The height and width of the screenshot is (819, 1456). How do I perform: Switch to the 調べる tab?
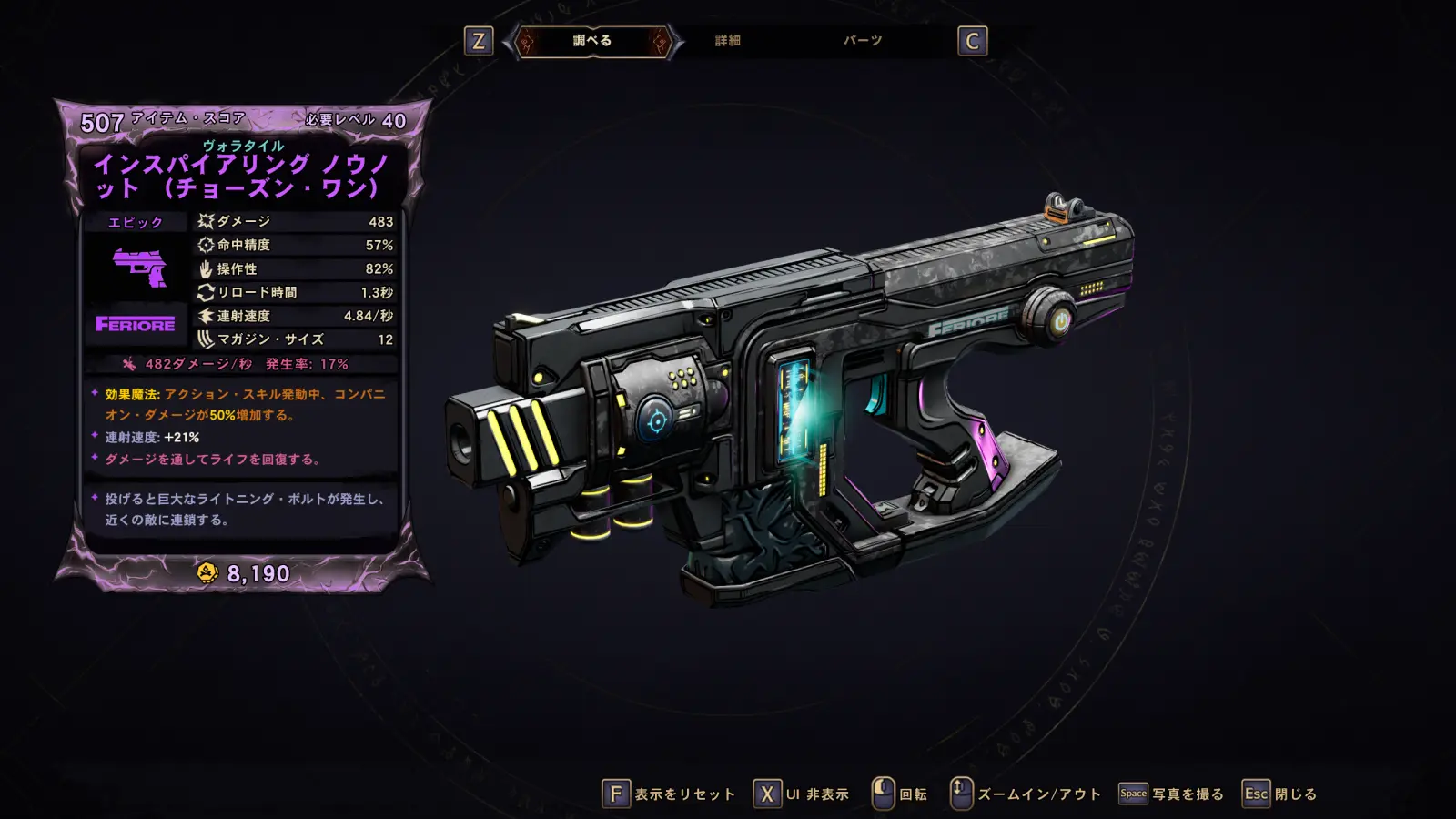click(x=592, y=41)
